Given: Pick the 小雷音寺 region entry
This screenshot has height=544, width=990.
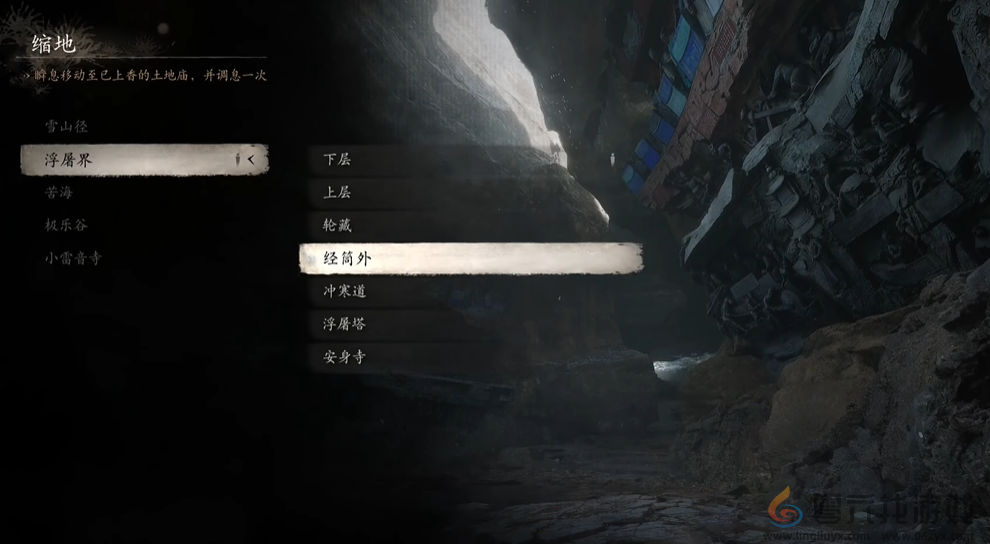Looking at the screenshot, I should pos(73,258).
